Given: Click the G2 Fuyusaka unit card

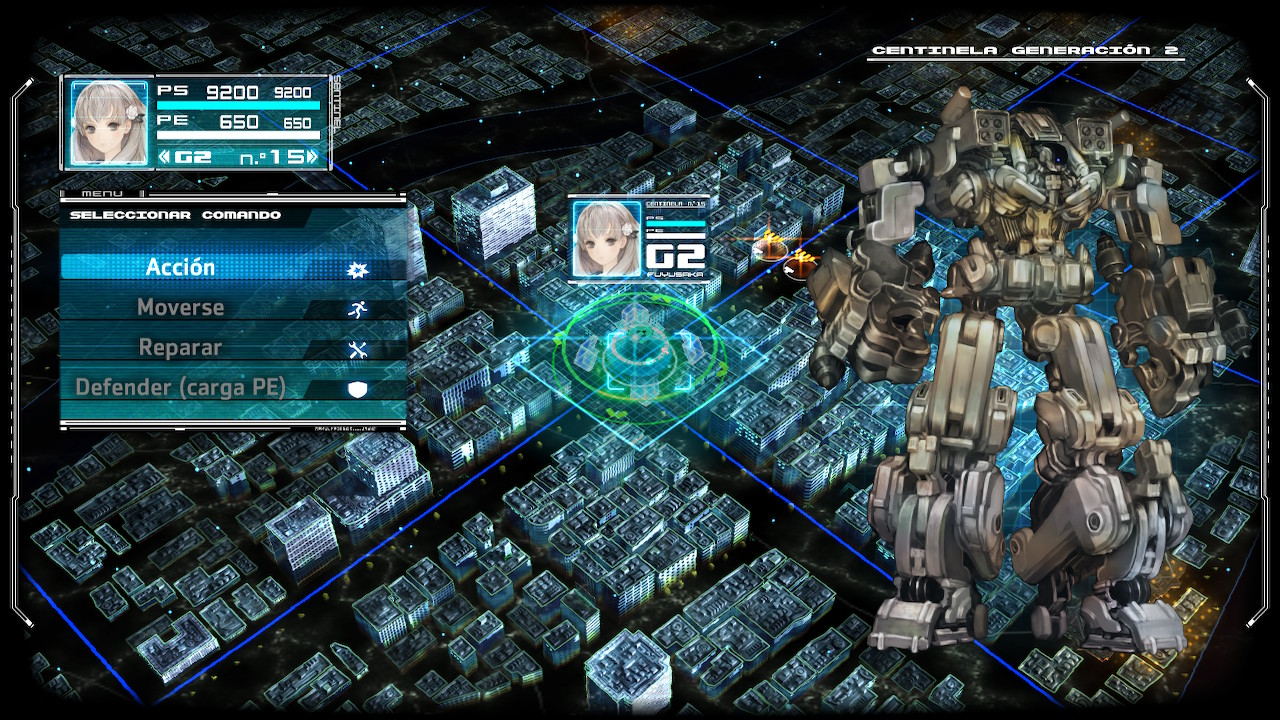Looking at the screenshot, I should (x=639, y=239).
